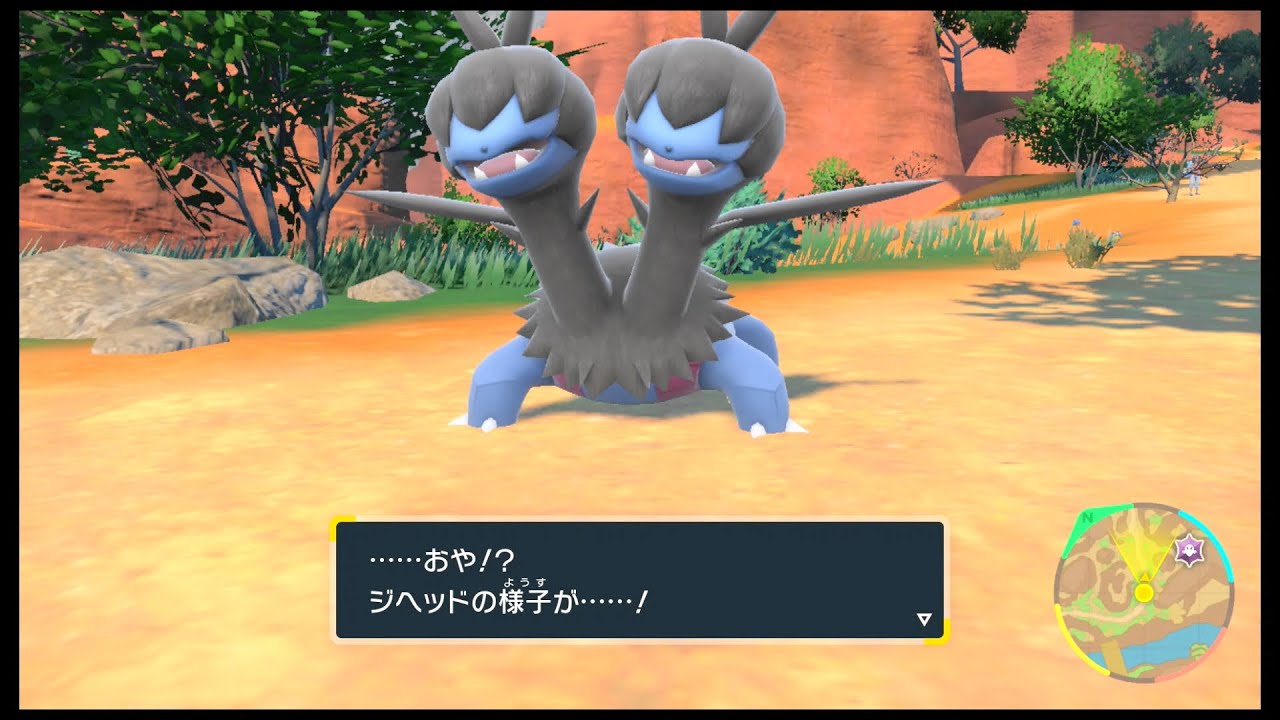
Task: Click the distant NPC on the right path
Action: pyautogui.click(x=1194, y=176)
